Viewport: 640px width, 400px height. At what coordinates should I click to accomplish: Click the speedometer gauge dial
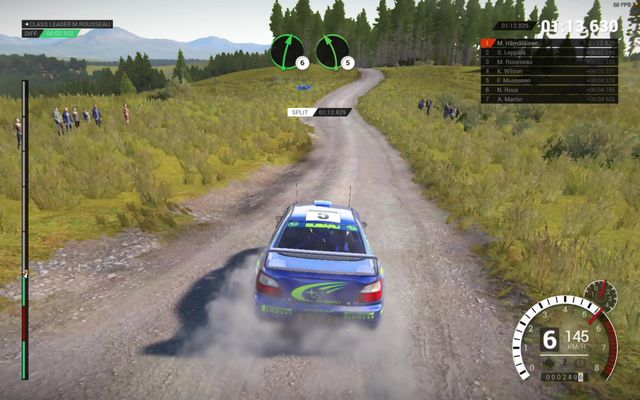tap(562, 340)
